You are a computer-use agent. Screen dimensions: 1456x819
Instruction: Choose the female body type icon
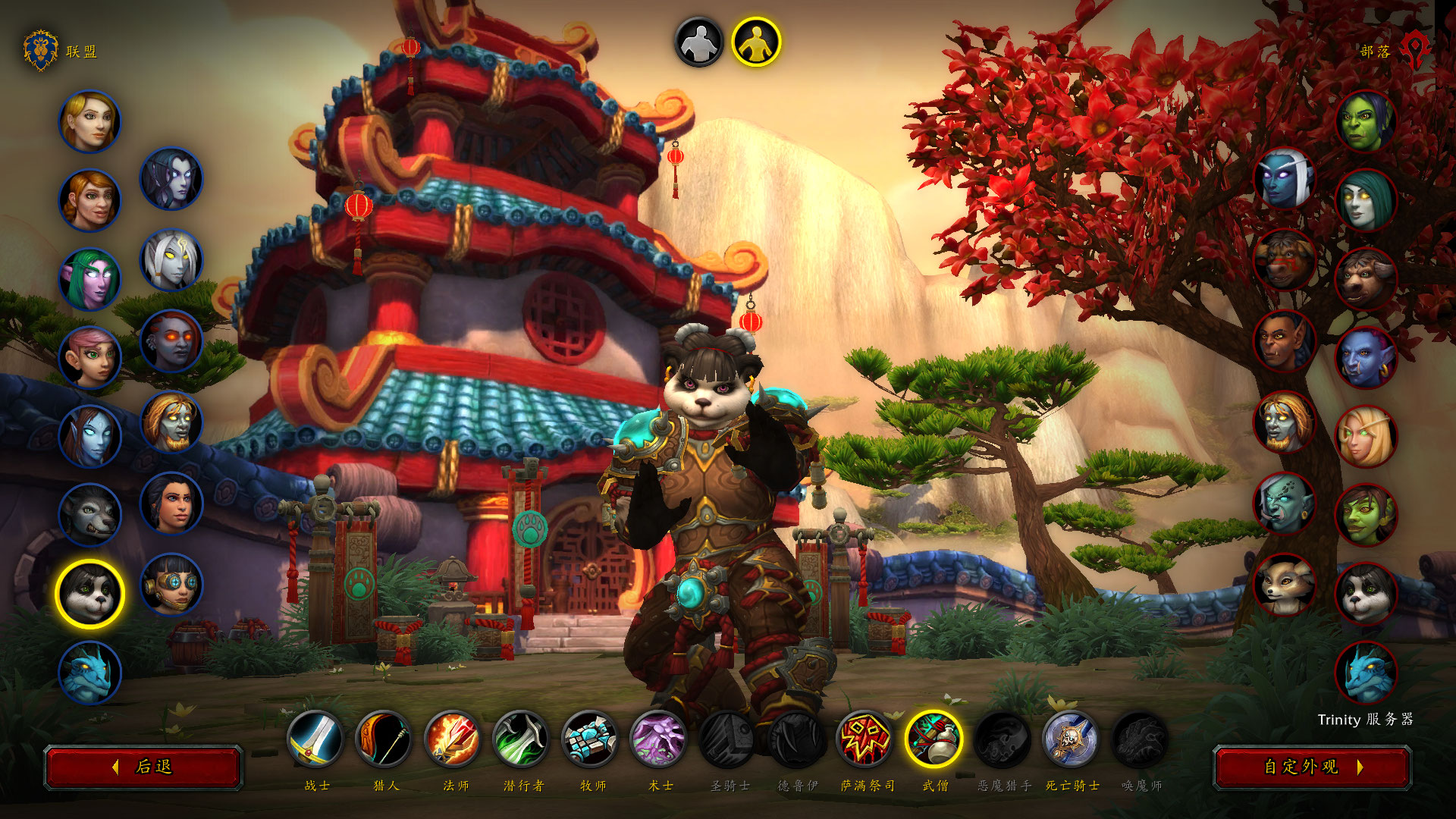pos(756,42)
